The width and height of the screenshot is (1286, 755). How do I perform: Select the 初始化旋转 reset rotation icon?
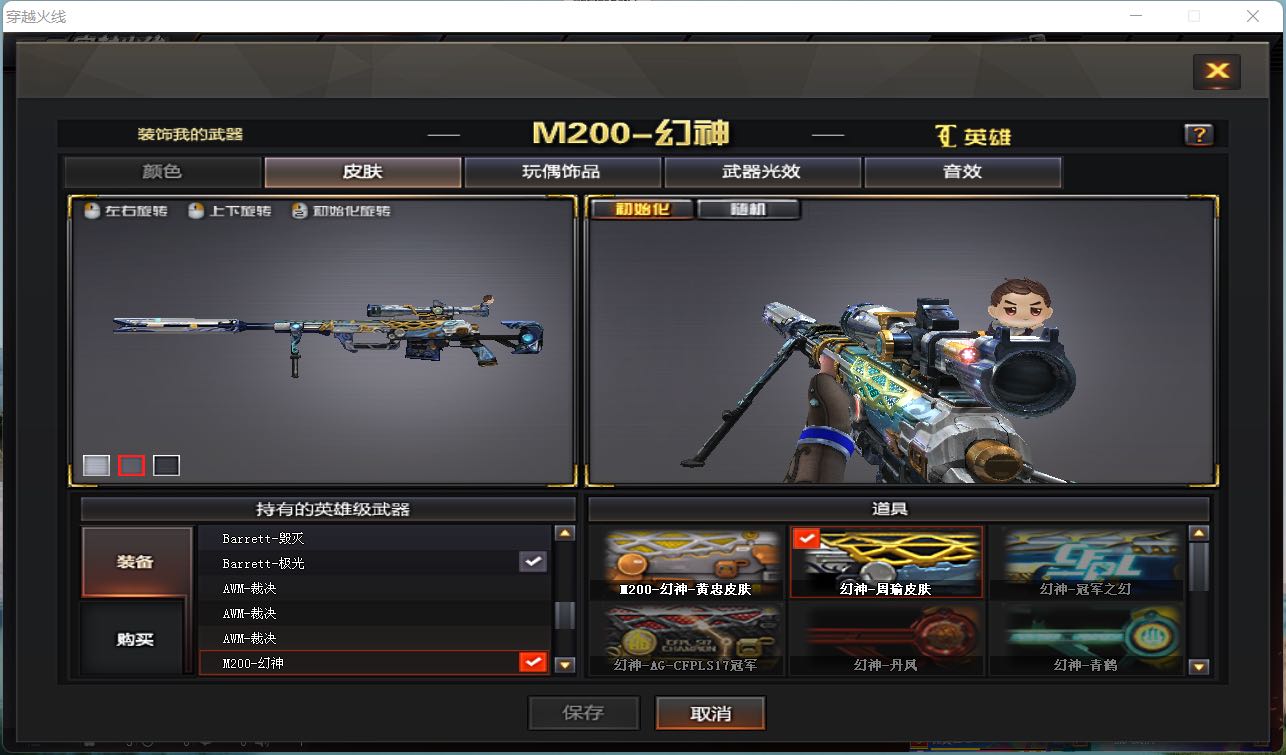297,211
